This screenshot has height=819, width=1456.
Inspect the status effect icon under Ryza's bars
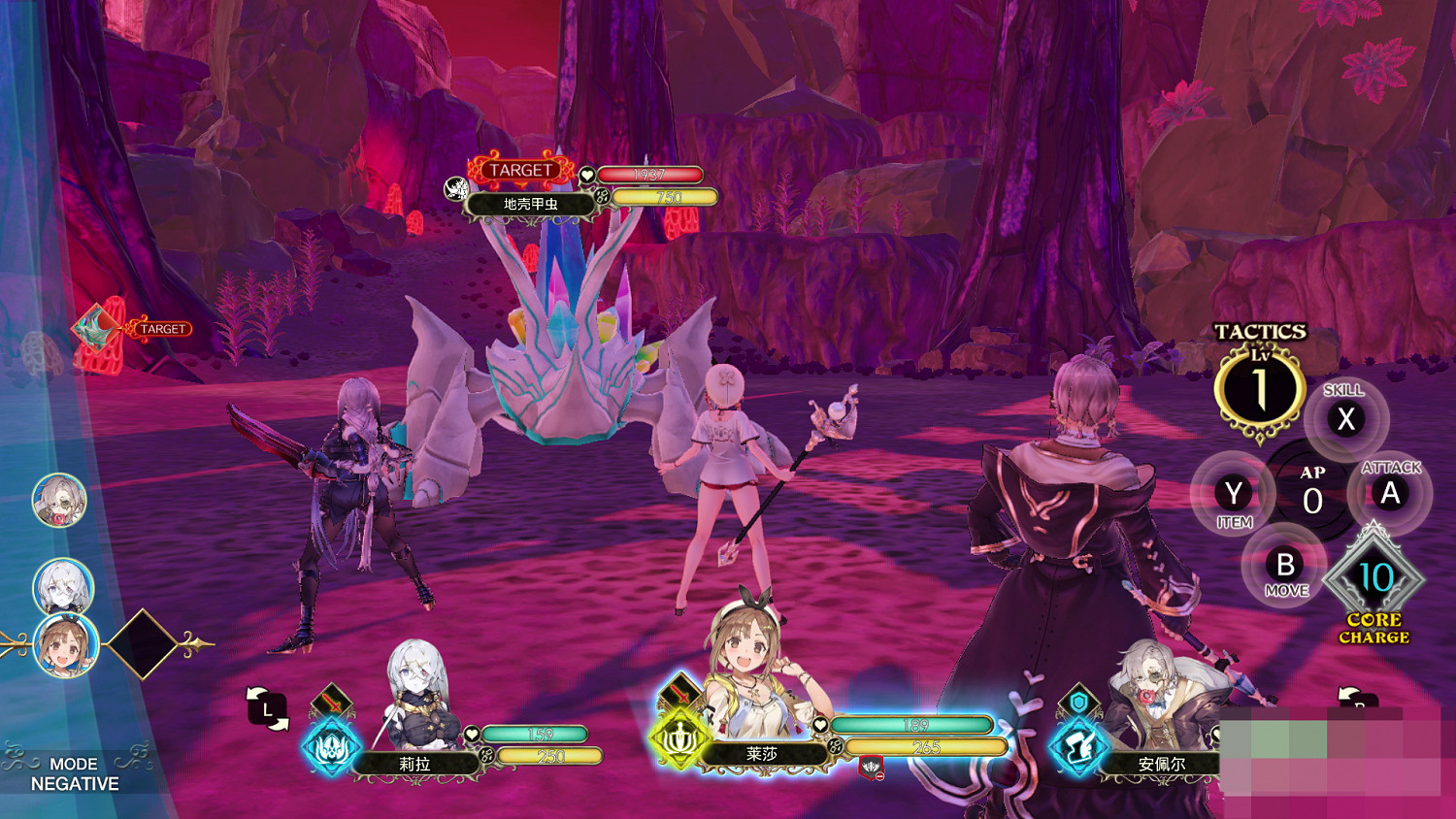click(x=872, y=769)
